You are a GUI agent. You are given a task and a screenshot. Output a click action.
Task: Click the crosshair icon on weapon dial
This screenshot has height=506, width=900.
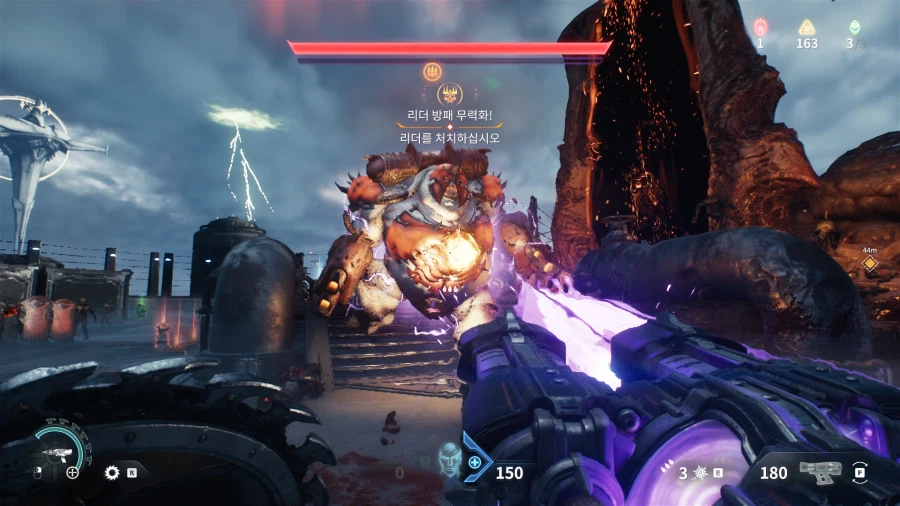72,472
